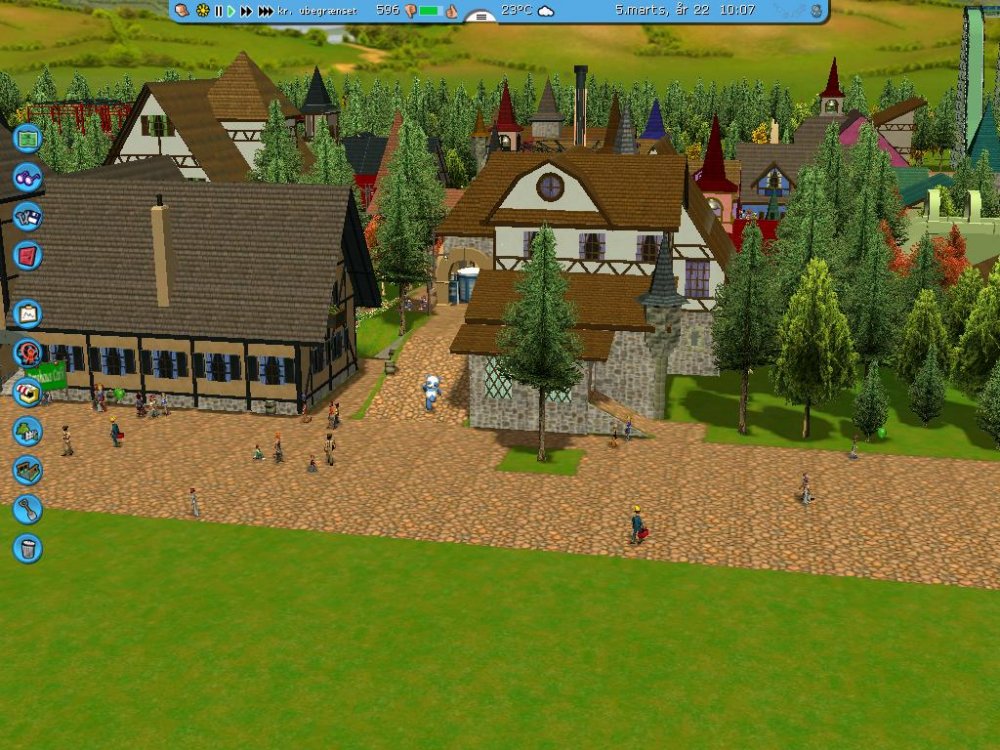Expand the top bar's center dome tab

click(x=481, y=16)
